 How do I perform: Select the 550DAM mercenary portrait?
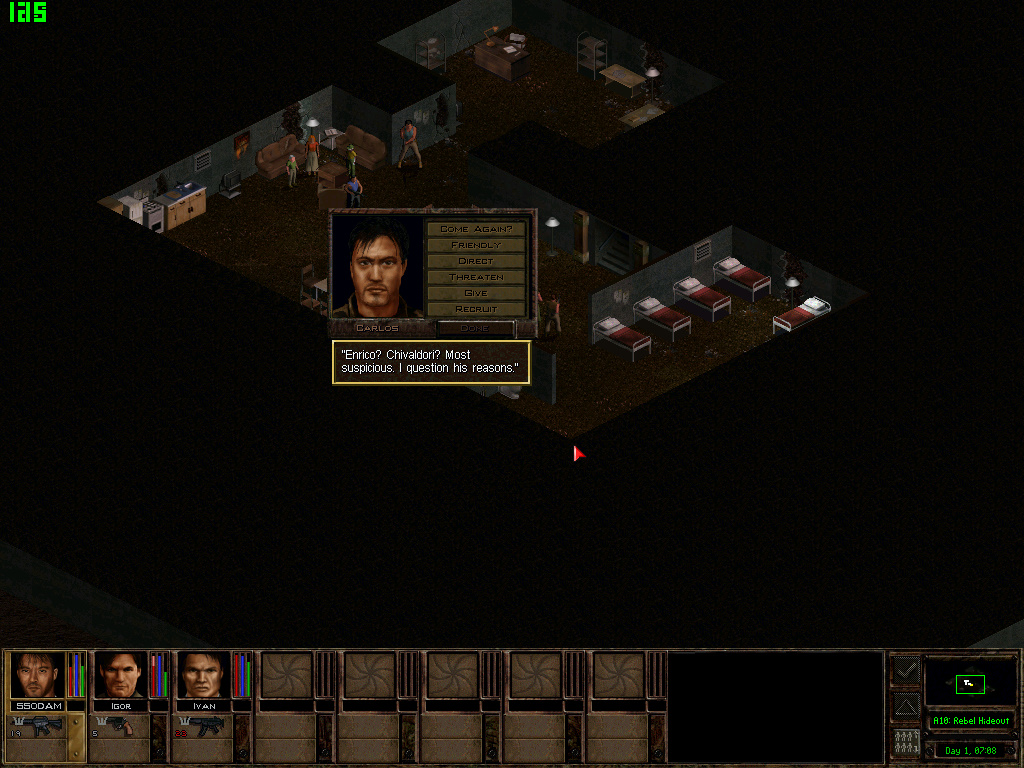[x=38, y=676]
